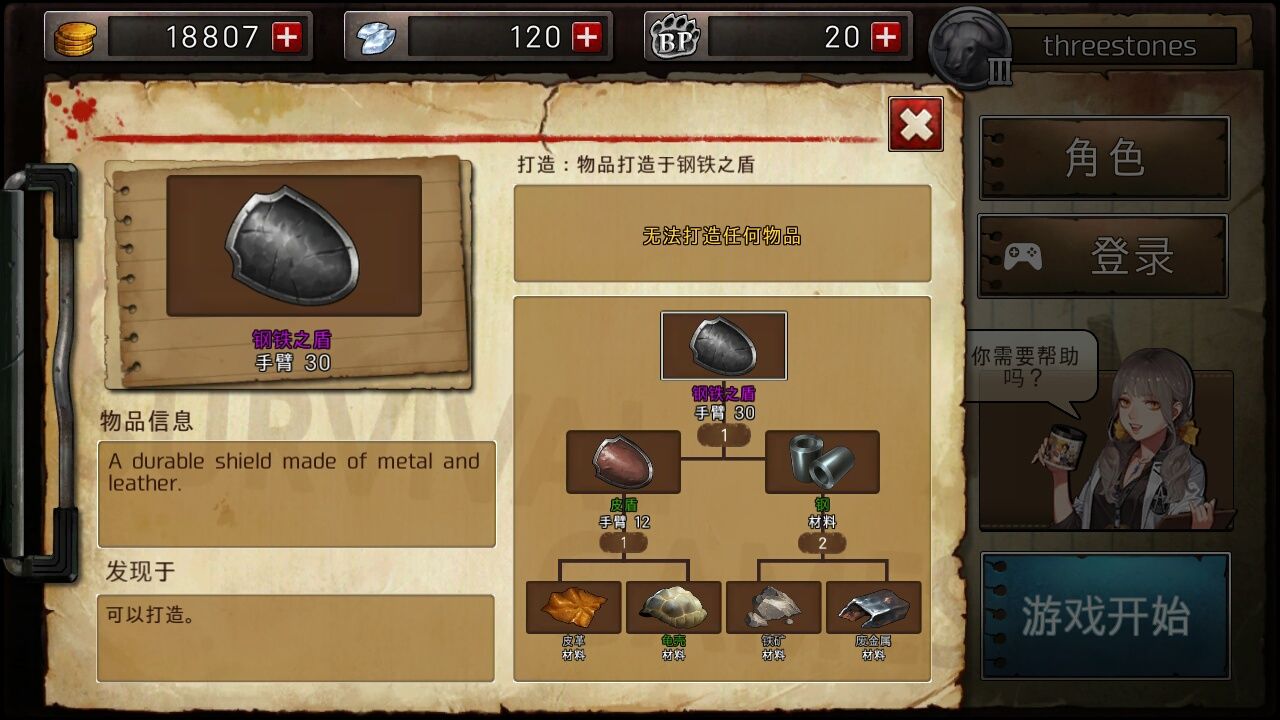Click the 皮革 leather material icon
This screenshot has width=1280, height=720.
click(575, 606)
